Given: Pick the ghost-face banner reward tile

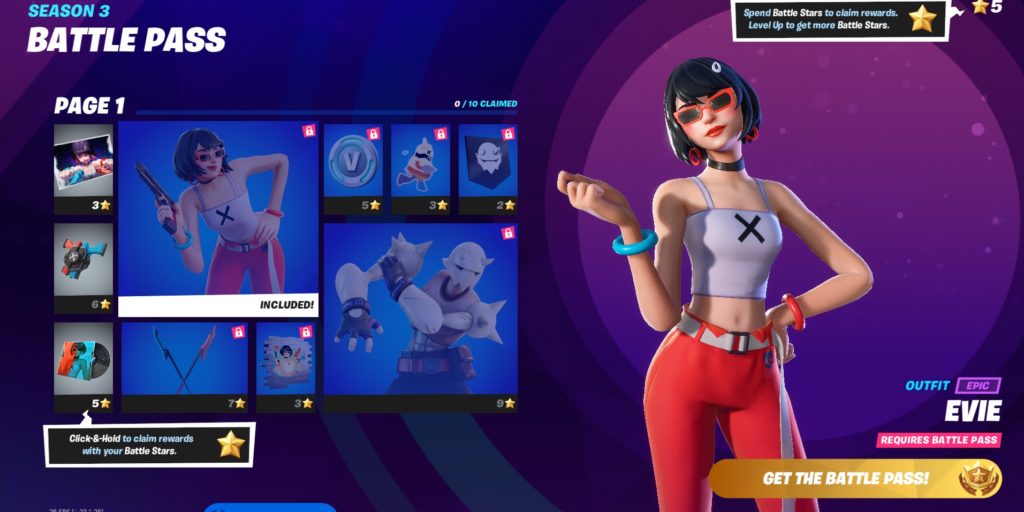Looking at the screenshot, I should click(x=487, y=168).
